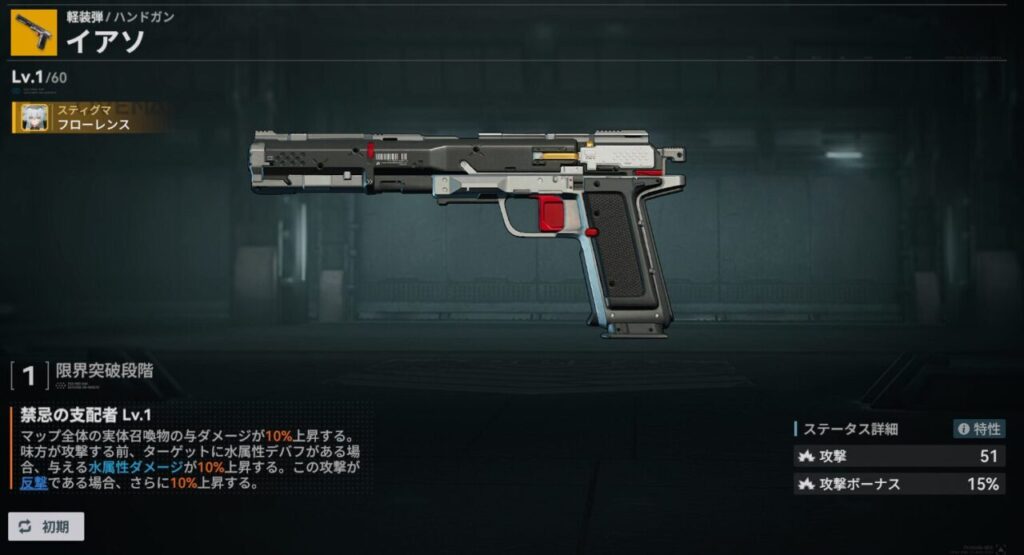Open the blue 反撃 keyword link

[34, 483]
